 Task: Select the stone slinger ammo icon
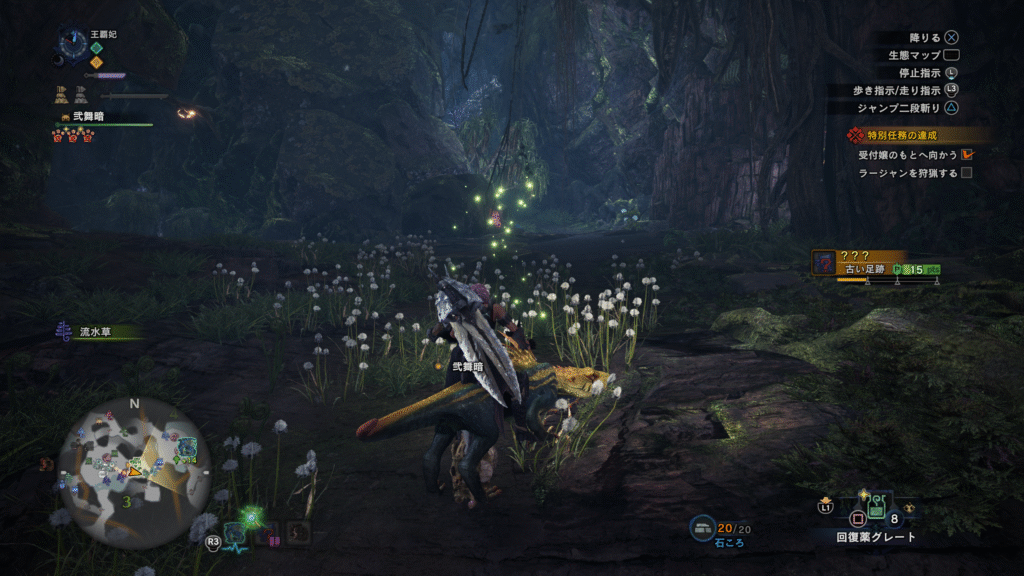[702, 527]
